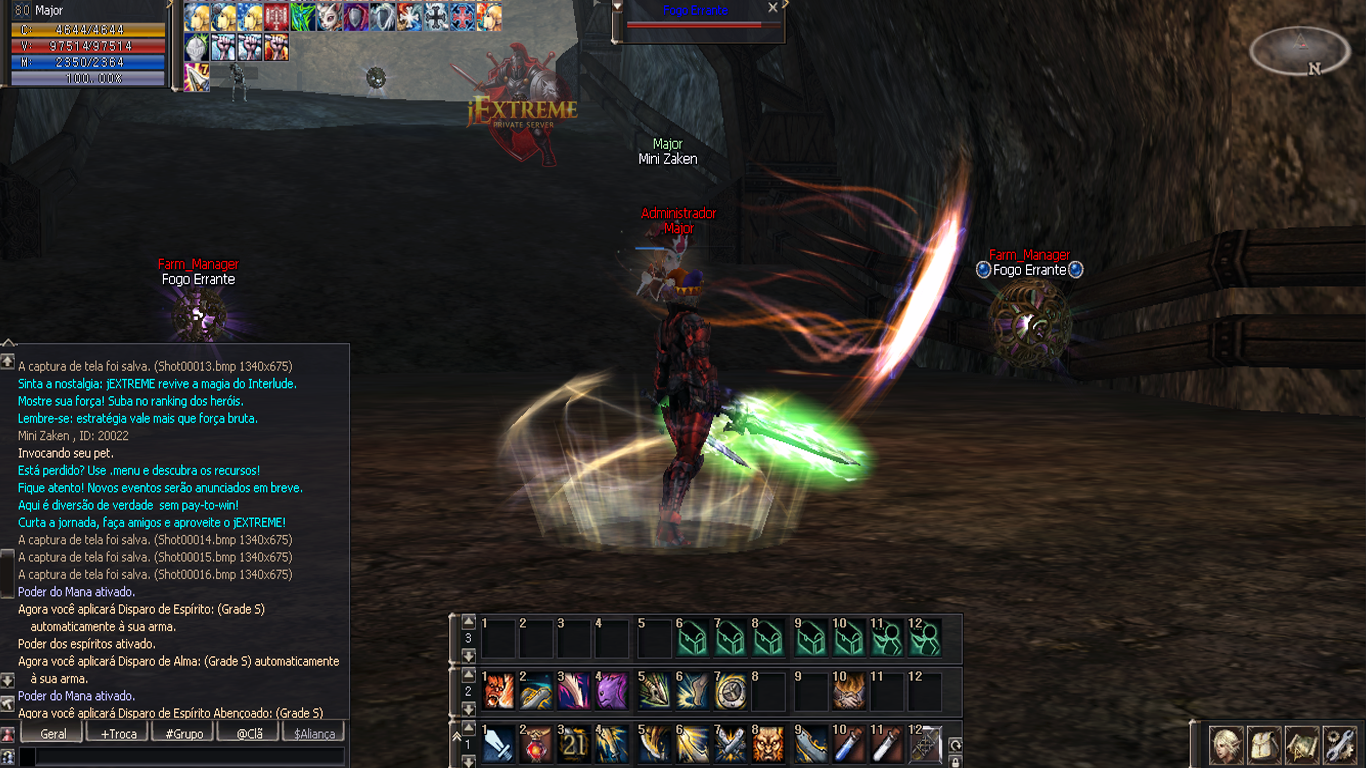This screenshot has height=768, width=1366.
Task: Drink the blue mana potion in slot 10
Action: click(x=849, y=744)
